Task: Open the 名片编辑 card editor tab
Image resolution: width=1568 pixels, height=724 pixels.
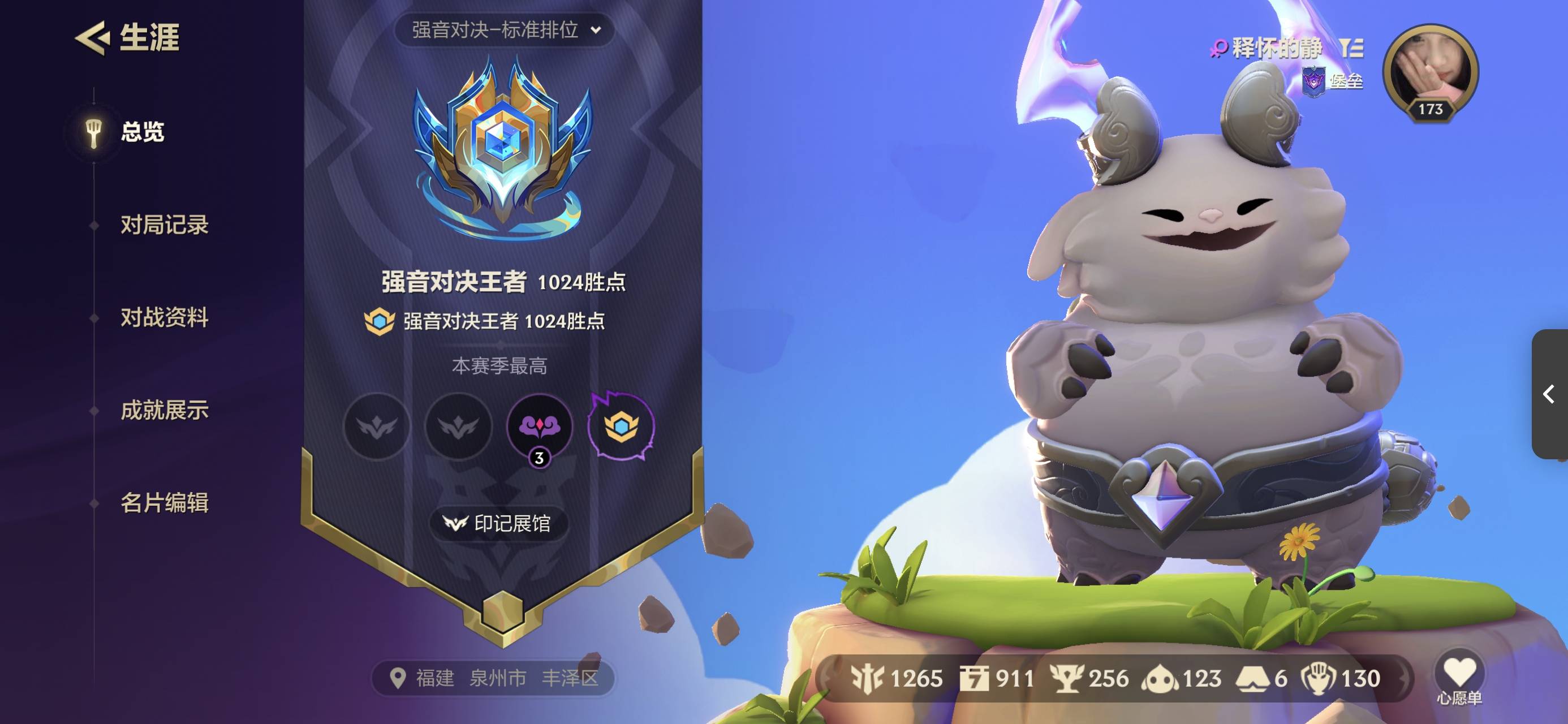Action: click(163, 503)
